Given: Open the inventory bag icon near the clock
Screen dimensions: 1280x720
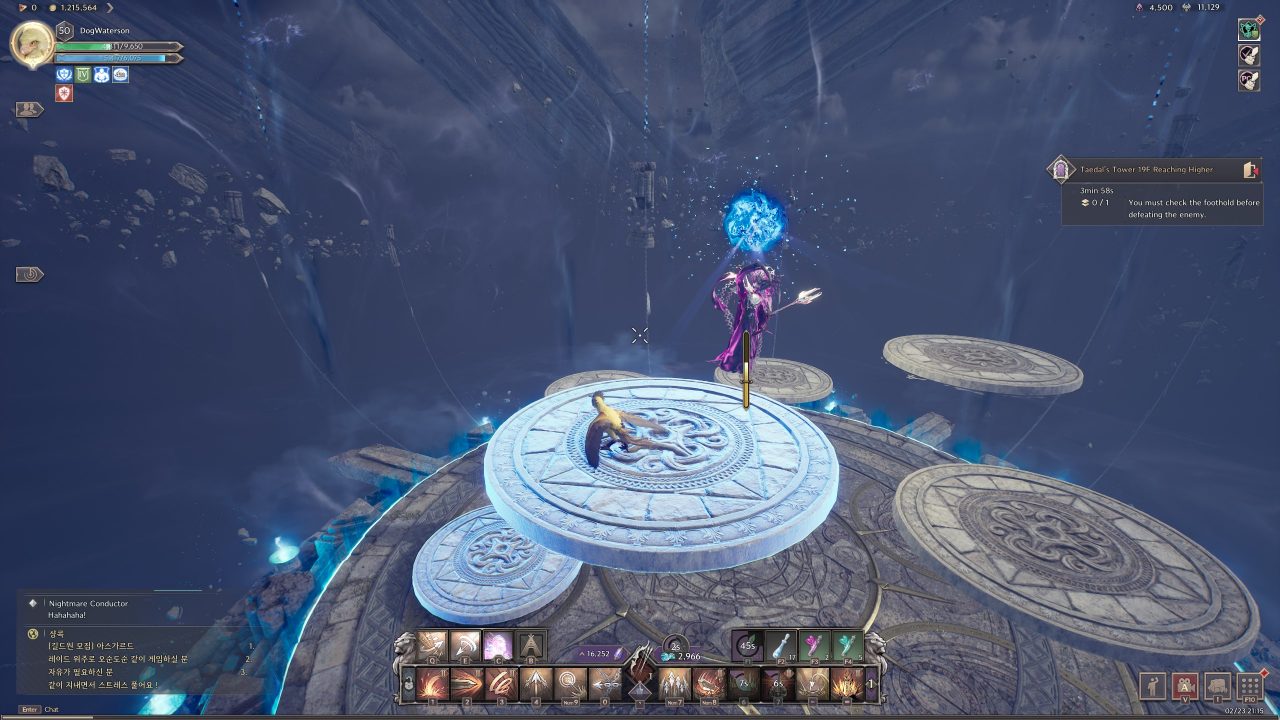Looking at the screenshot, I should [1217, 687].
